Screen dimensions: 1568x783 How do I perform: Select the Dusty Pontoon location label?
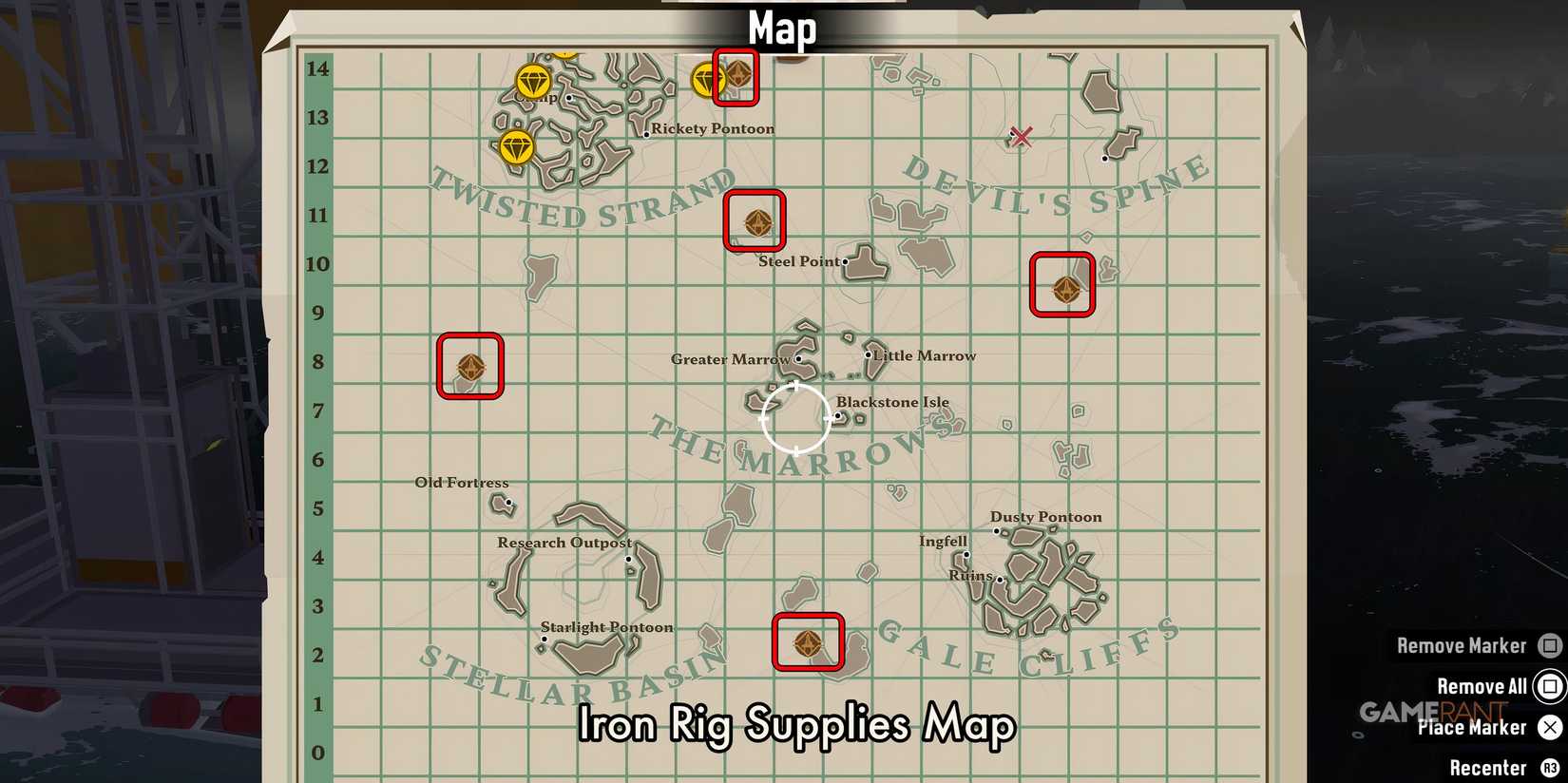(1045, 517)
